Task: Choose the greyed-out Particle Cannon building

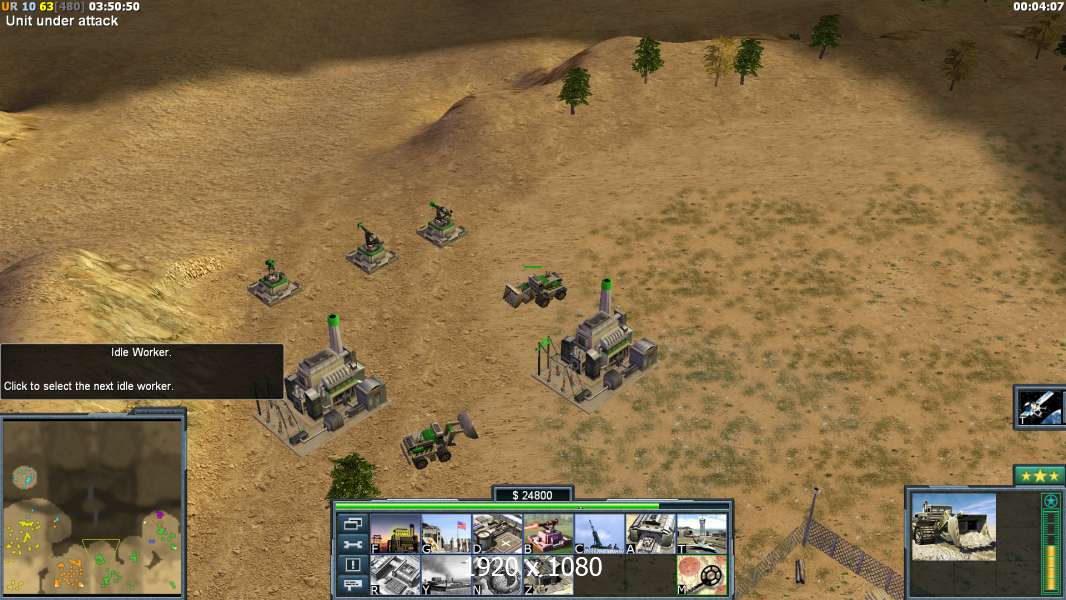Action: [446, 575]
